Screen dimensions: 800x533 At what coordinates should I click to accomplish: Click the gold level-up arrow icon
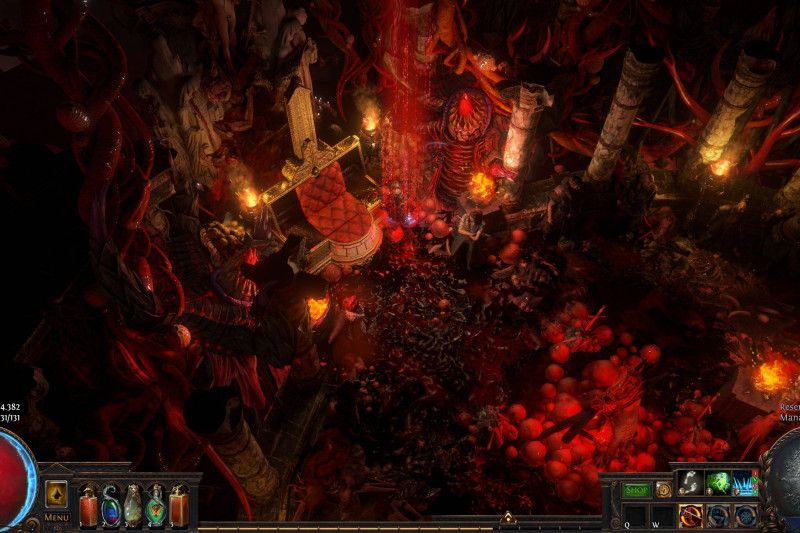click(56, 493)
